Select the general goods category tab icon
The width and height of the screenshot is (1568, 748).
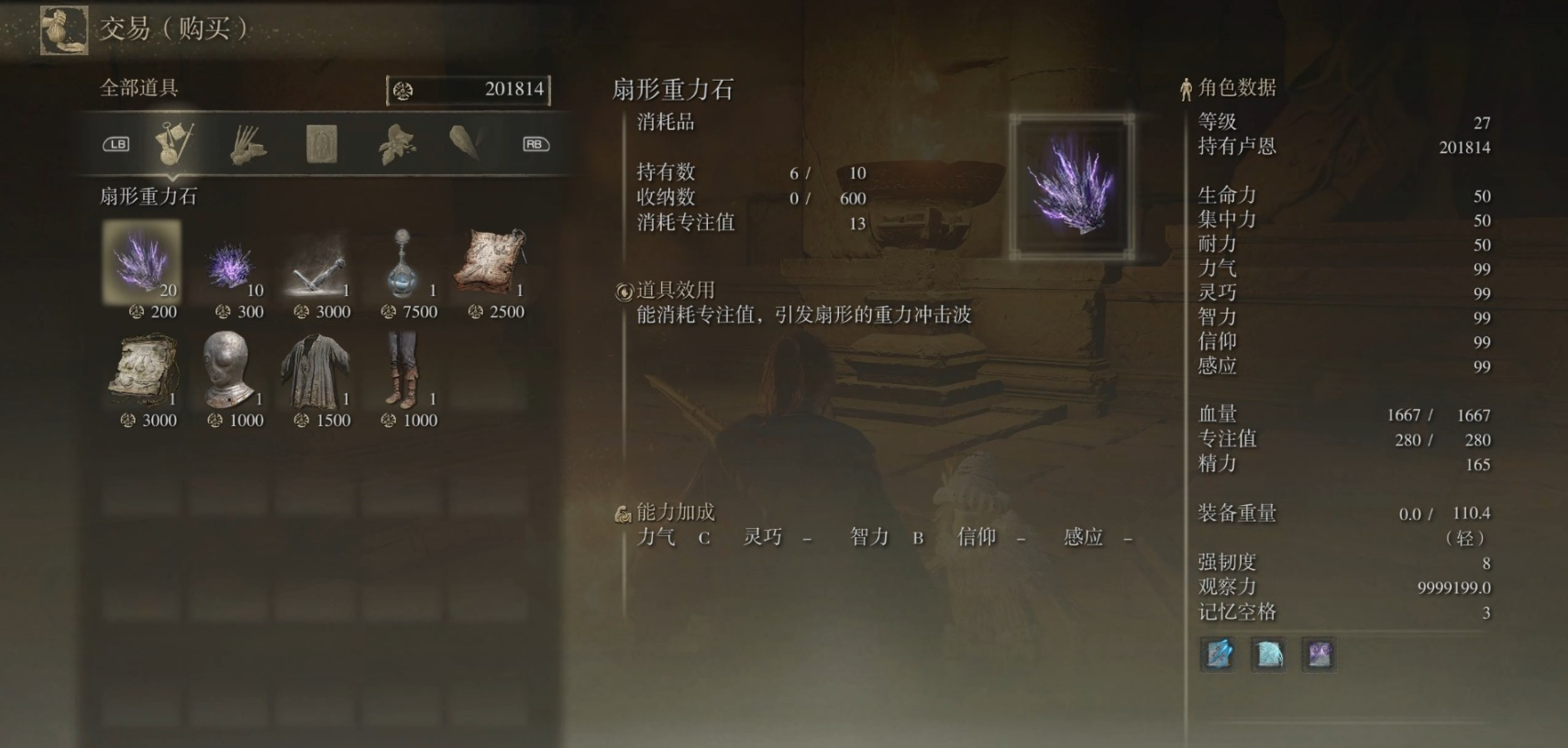(174, 143)
